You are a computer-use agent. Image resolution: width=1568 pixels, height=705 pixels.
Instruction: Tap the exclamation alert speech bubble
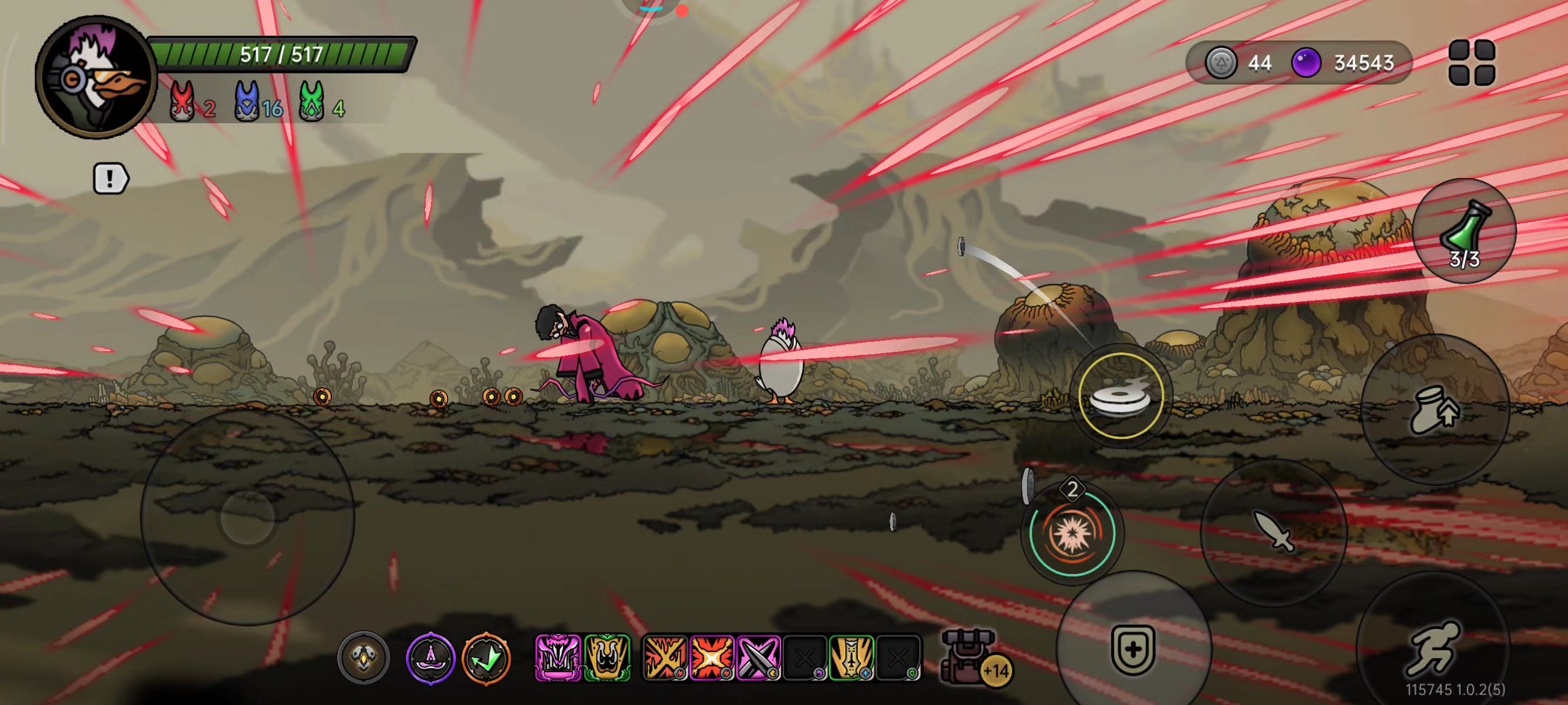(x=110, y=179)
